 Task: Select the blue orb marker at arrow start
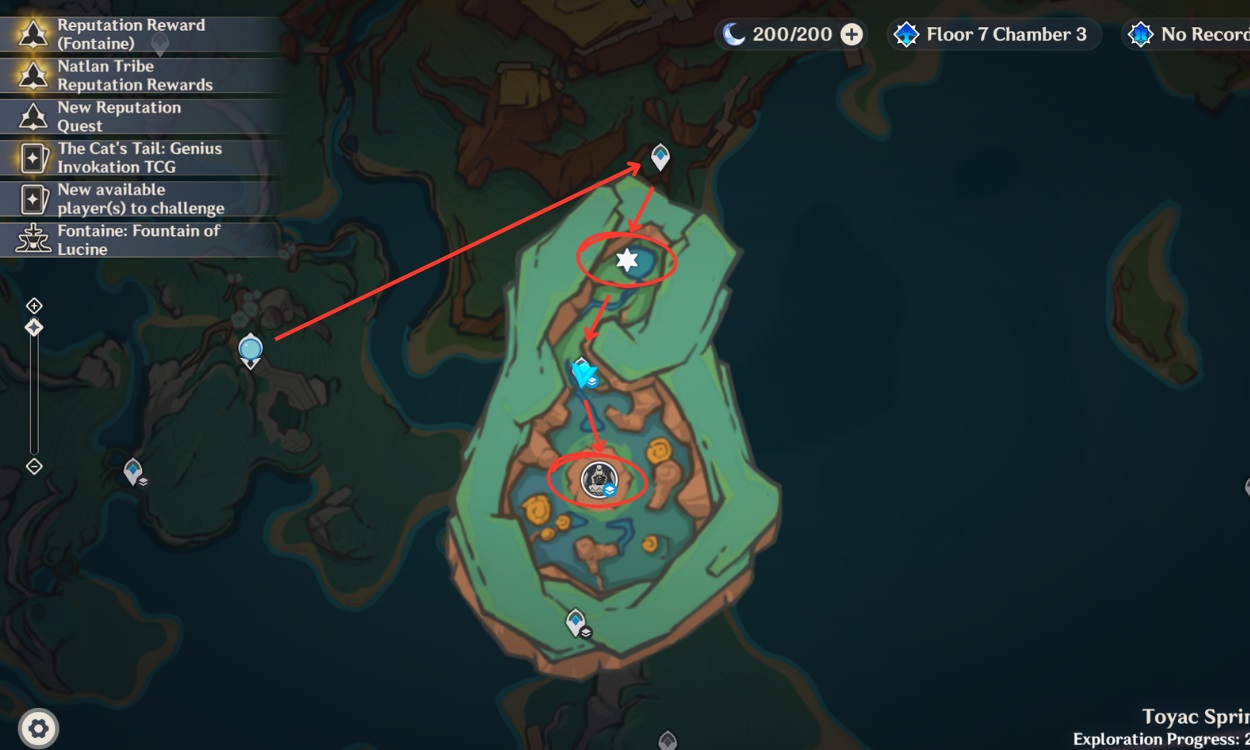point(250,349)
